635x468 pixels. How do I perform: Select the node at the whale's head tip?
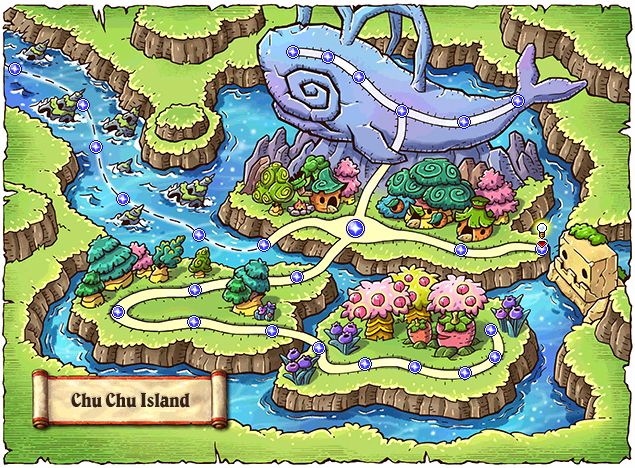(291, 52)
